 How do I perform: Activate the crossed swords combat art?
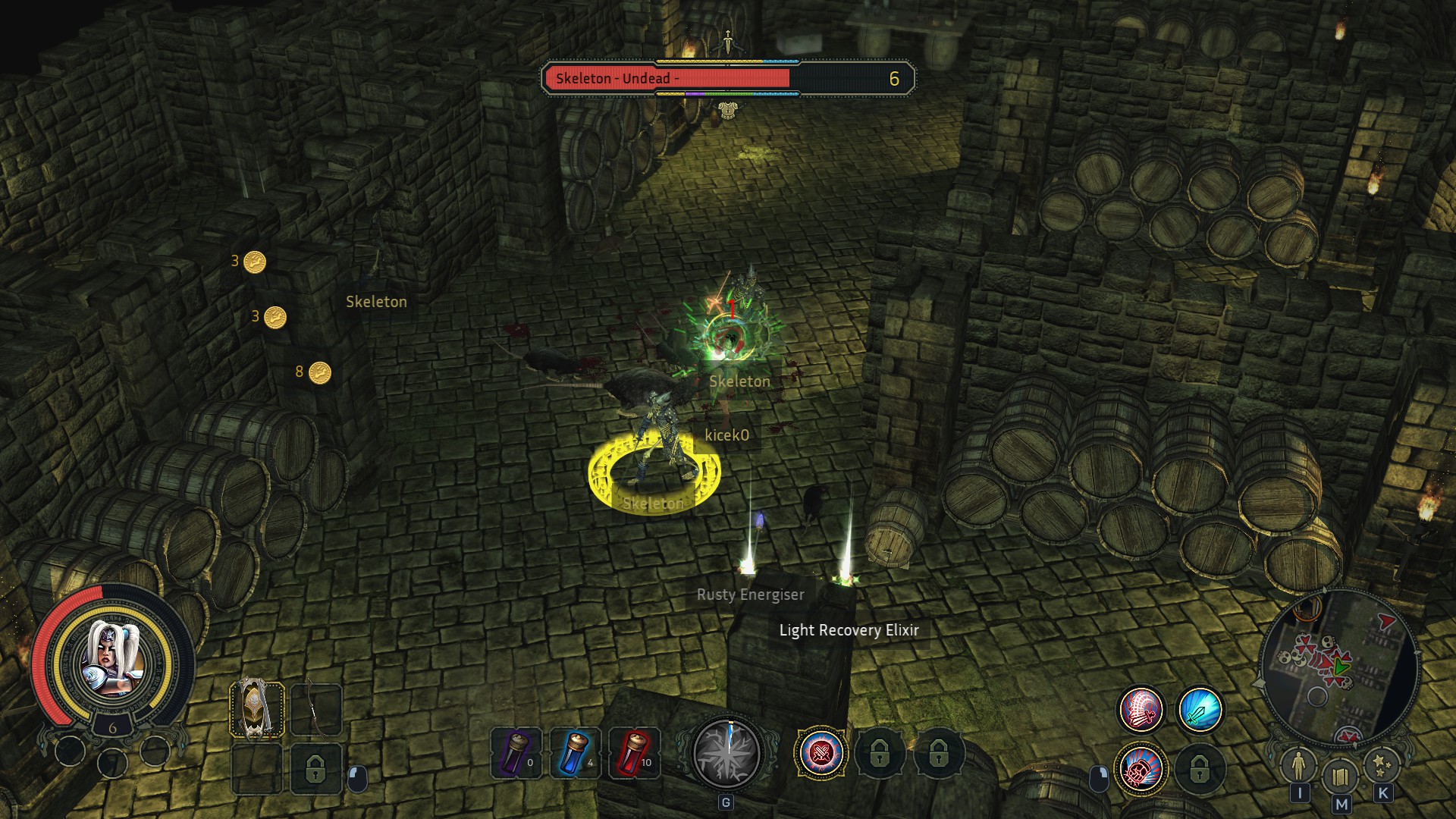(x=821, y=753)
